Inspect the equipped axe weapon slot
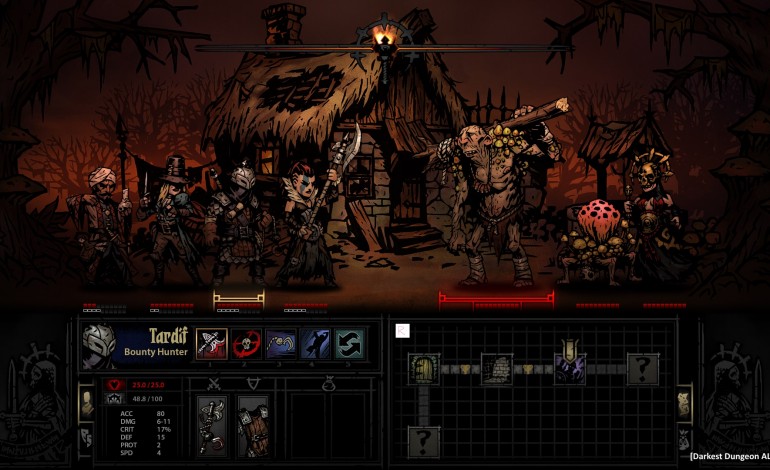 (x=212, y=425)
